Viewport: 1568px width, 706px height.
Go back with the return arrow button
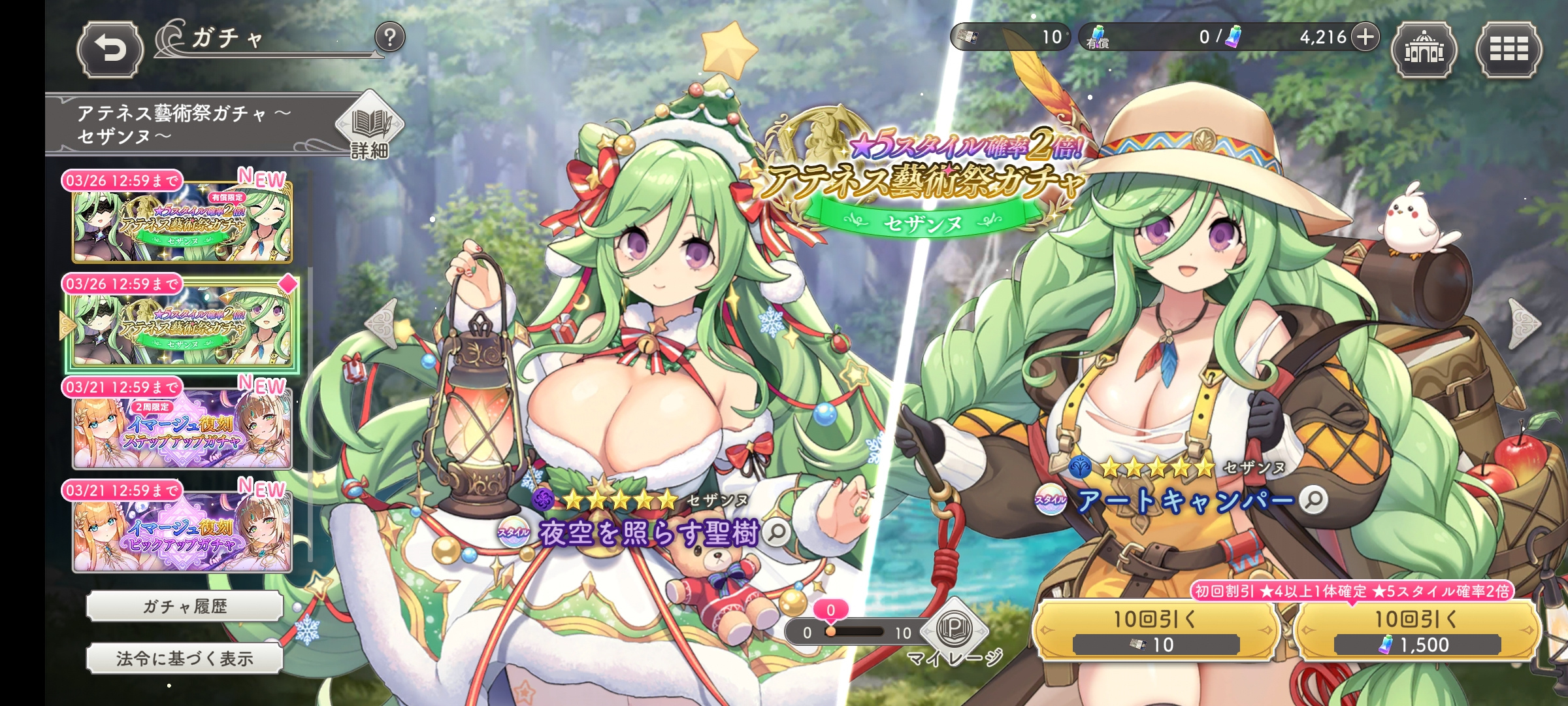(110, 50)
